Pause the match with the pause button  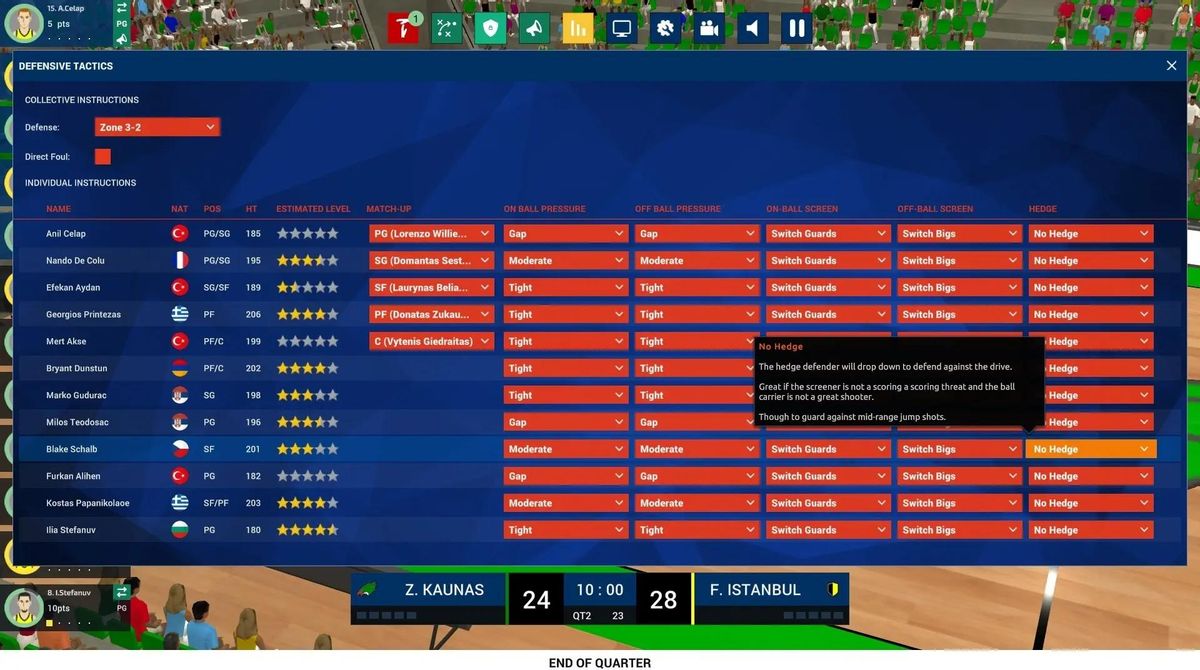click(797, 28)
